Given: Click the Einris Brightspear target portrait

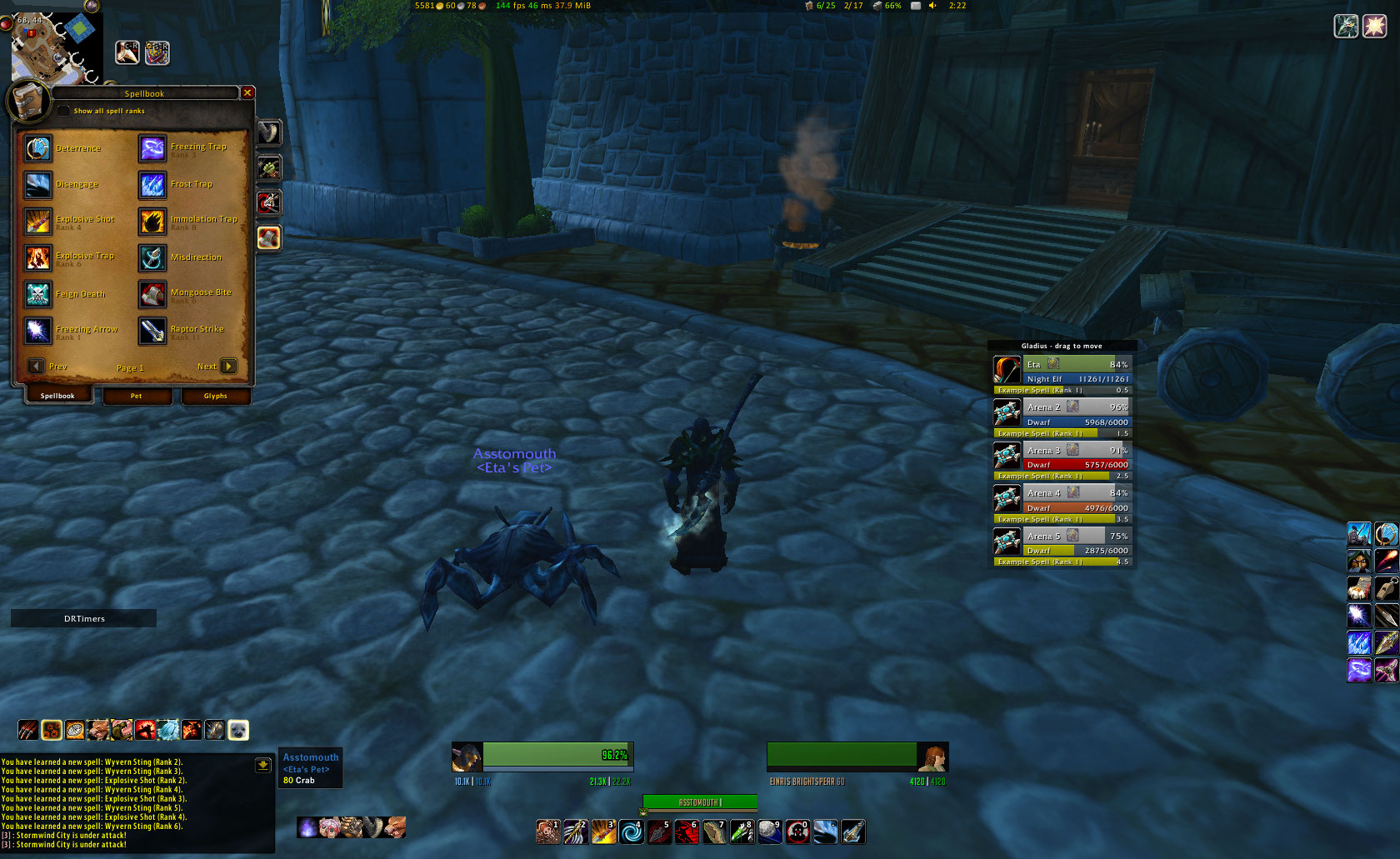Looking at the screenshot, I should click(932, 757).
